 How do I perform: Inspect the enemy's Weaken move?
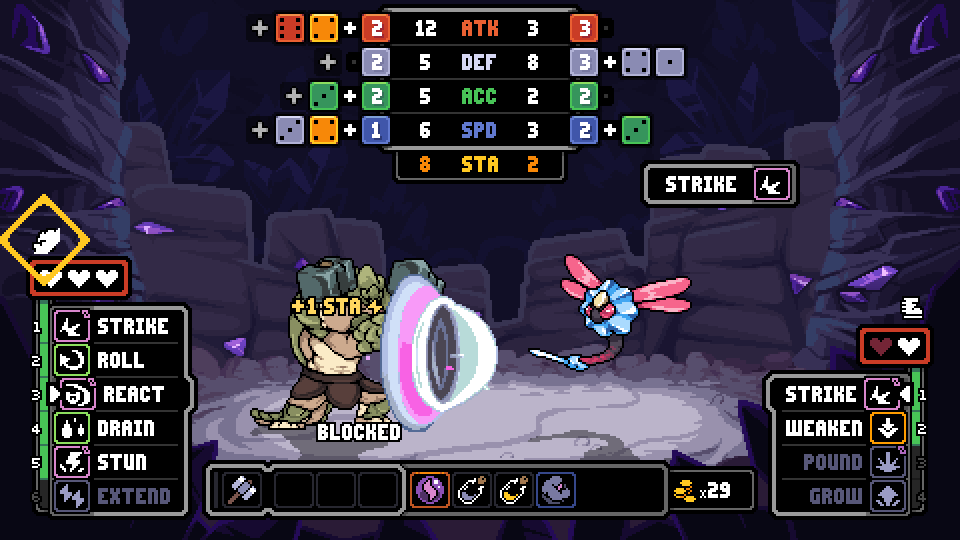click(840, 428)
